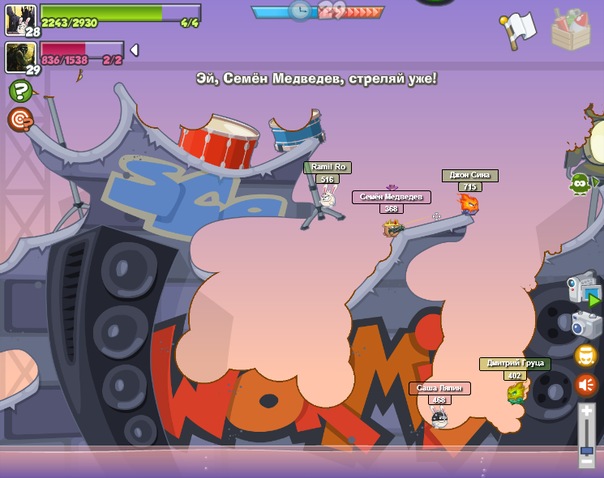Viewport: 604px width, 478px height.
Task: Click the yellow cat face button
Action: tap(586, 355)
